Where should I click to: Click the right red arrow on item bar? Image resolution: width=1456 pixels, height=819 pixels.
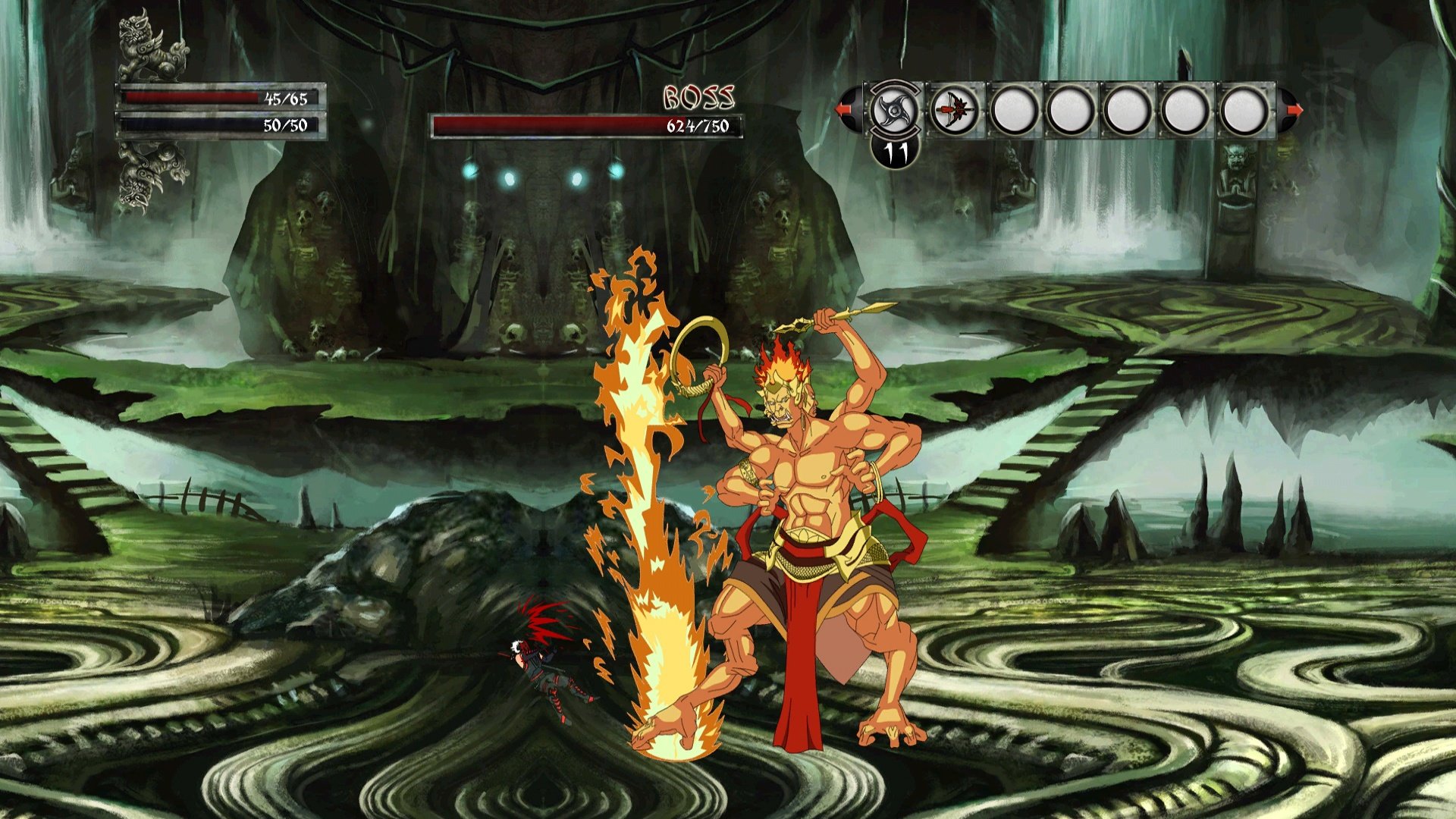[1294, 110]
